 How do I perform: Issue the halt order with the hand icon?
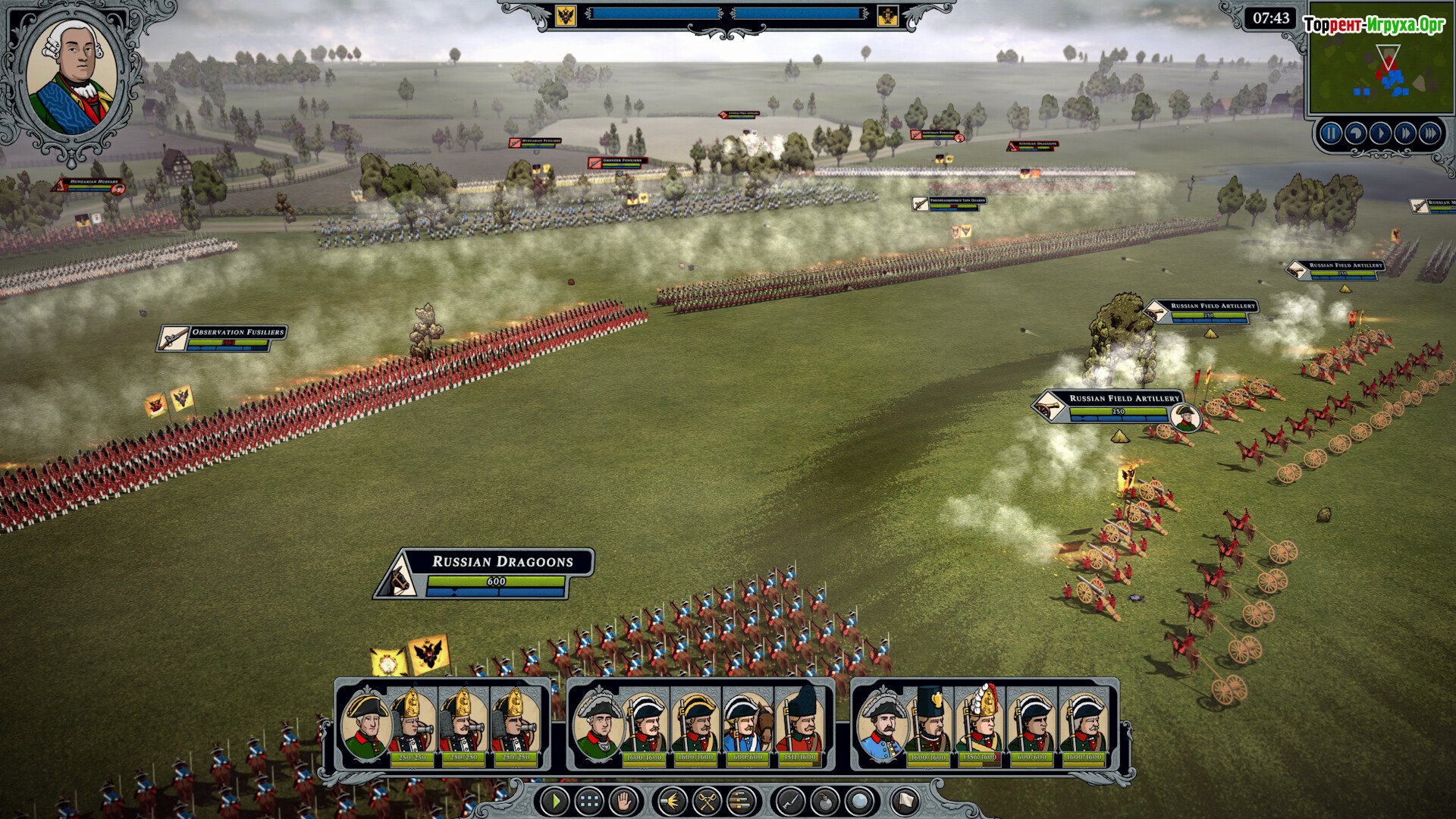tap(624, 801)
